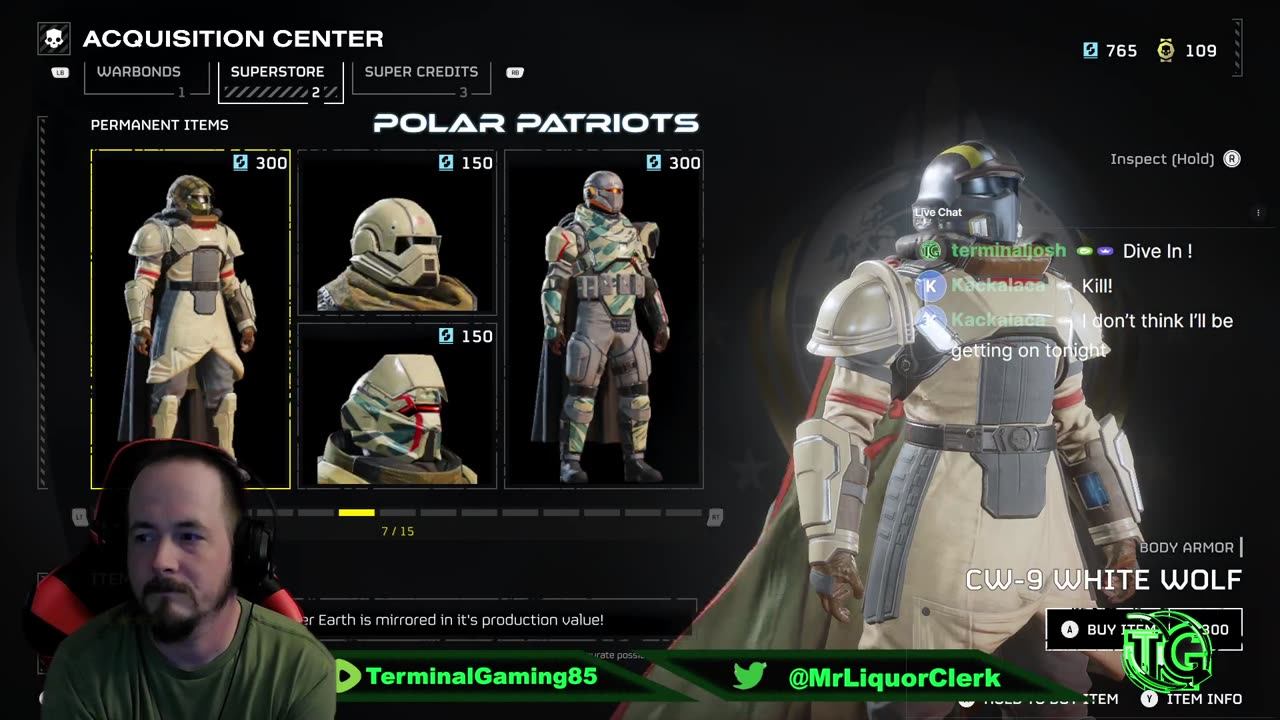Select the camo body armor priced 300
Screen dimensions: 1280x720
pyautogui.click(x=603, y=320)
